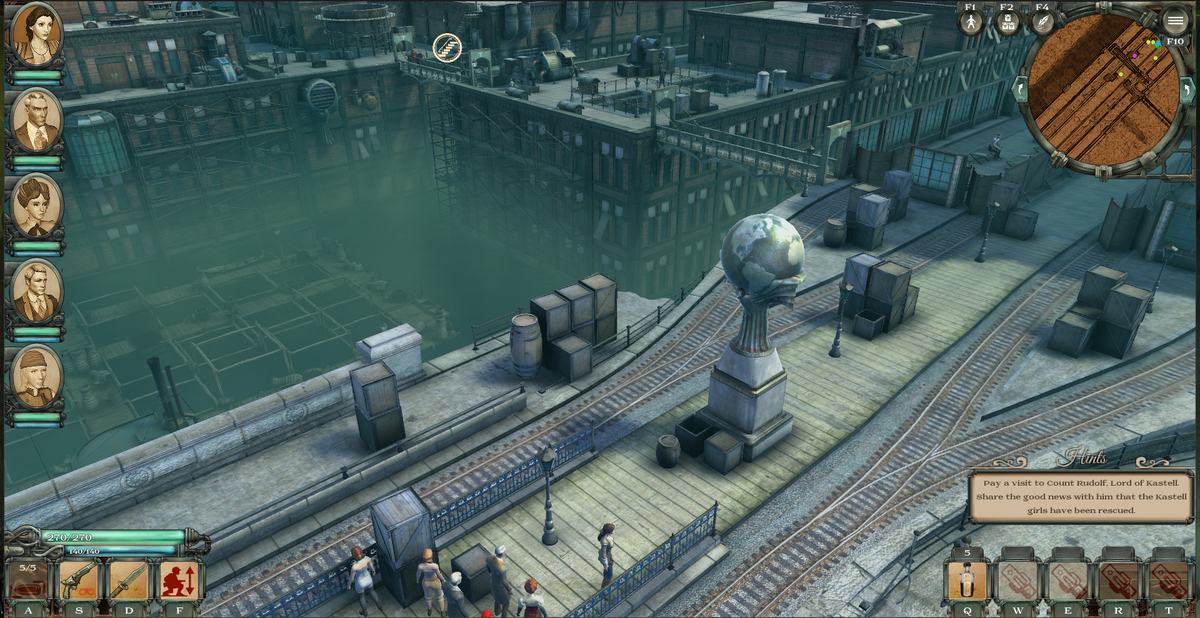
Task: Select the blond man in green portrait
Action: 37,291
